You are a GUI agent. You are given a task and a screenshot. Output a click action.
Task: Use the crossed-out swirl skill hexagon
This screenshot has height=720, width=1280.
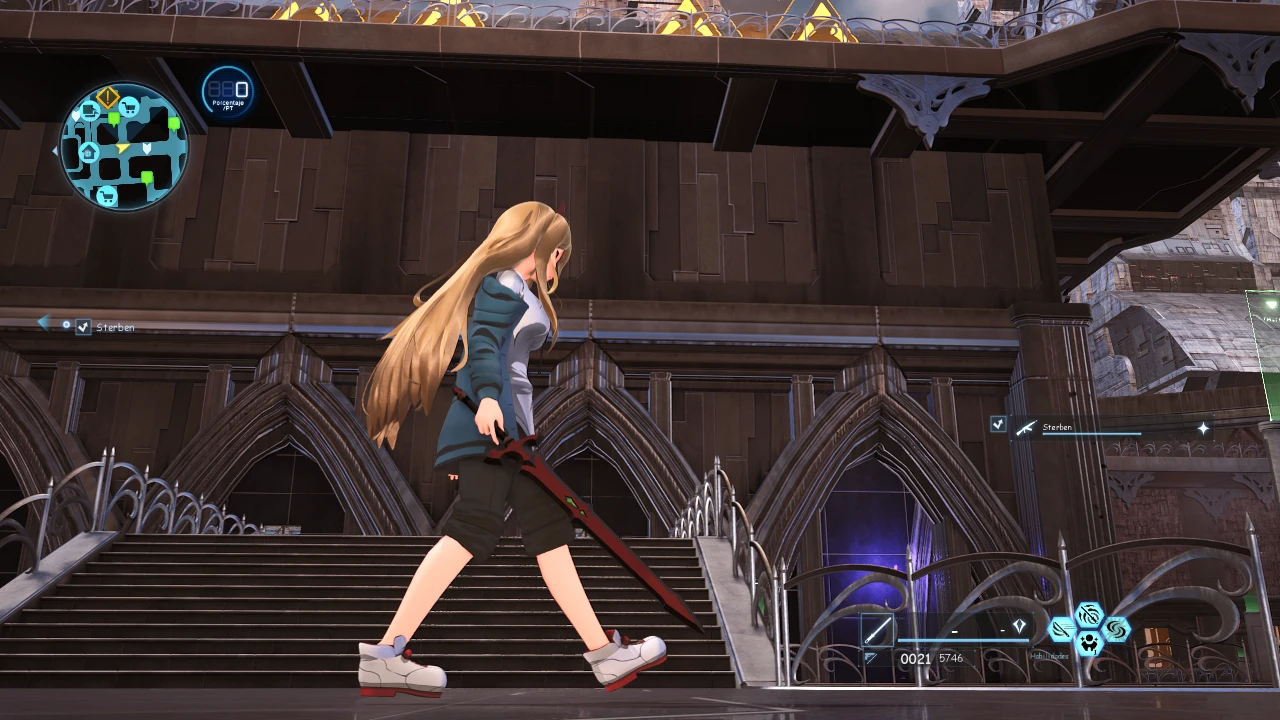(1089, 614)
